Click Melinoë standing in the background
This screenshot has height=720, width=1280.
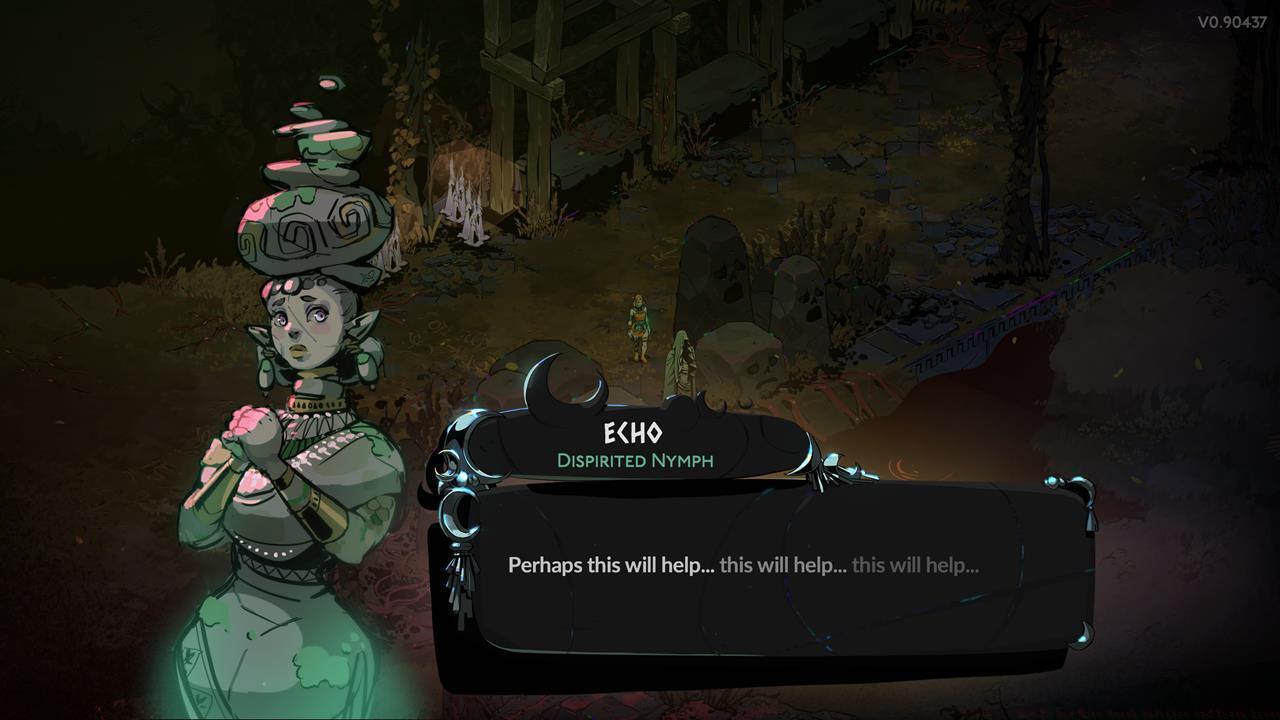tap(637, 325)
